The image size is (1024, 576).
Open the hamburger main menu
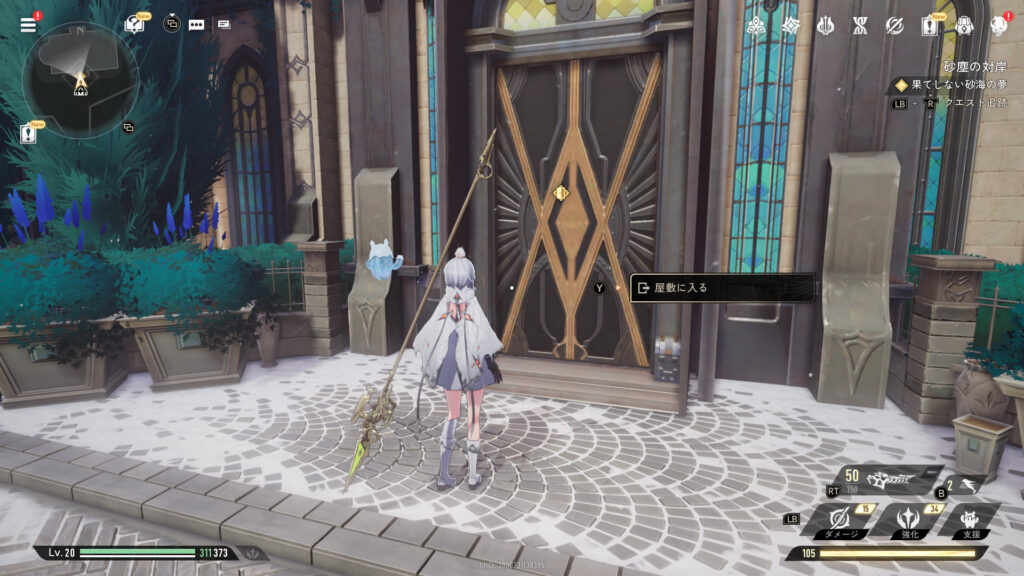point(28,25)
